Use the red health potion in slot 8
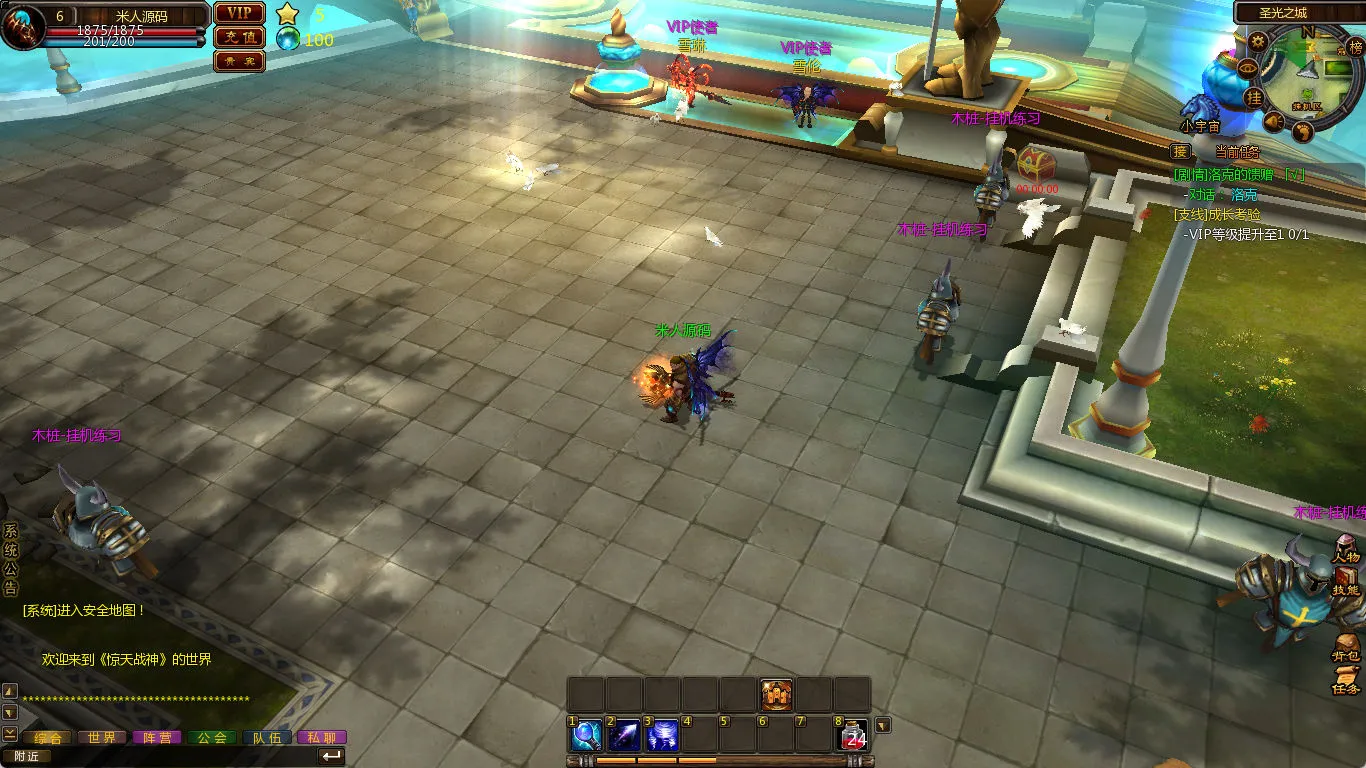Screen dimensions: 1366x768 [853, 736]
